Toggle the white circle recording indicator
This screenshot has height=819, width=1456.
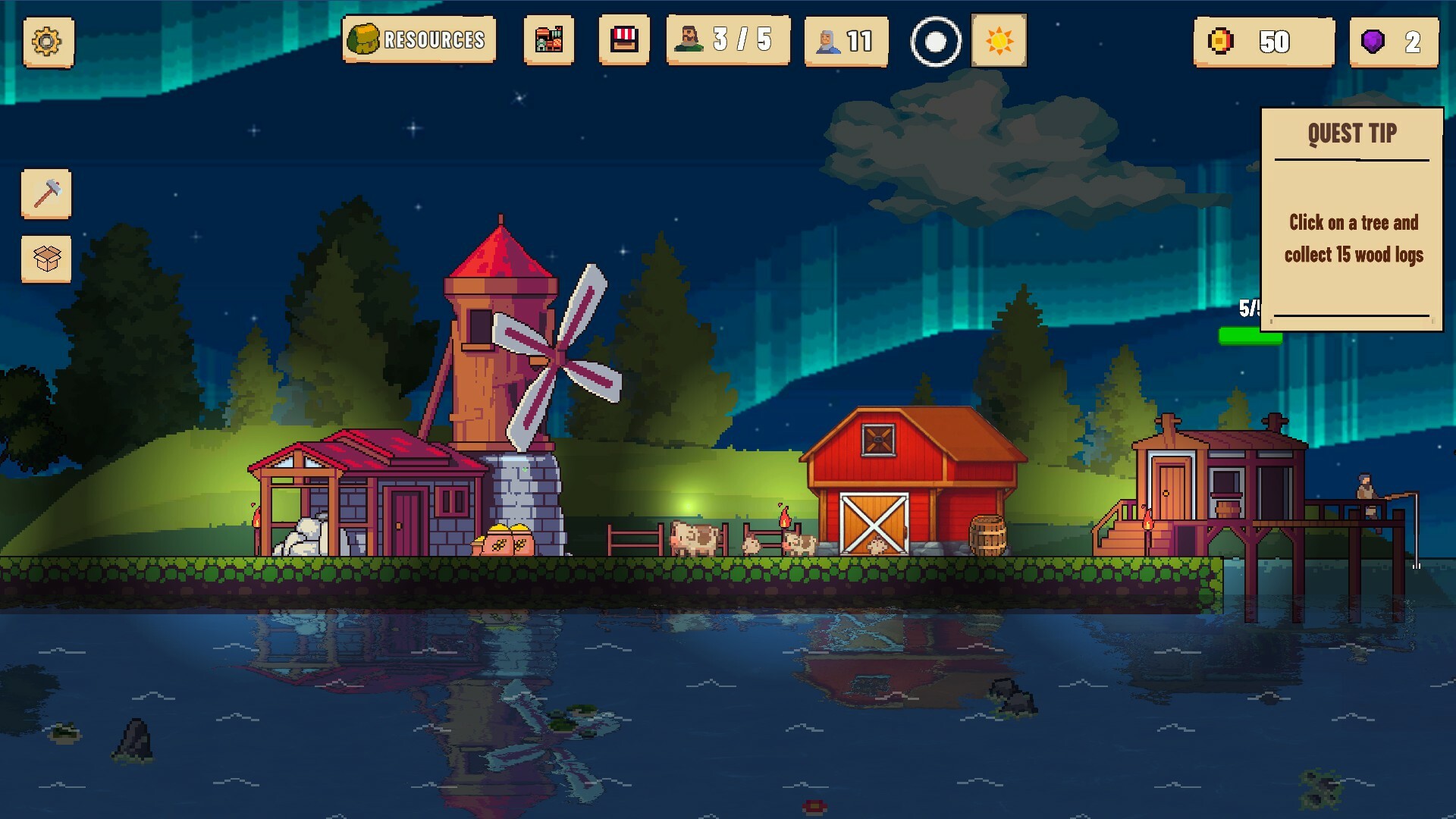pyautogui.click(x=934, y=42)
